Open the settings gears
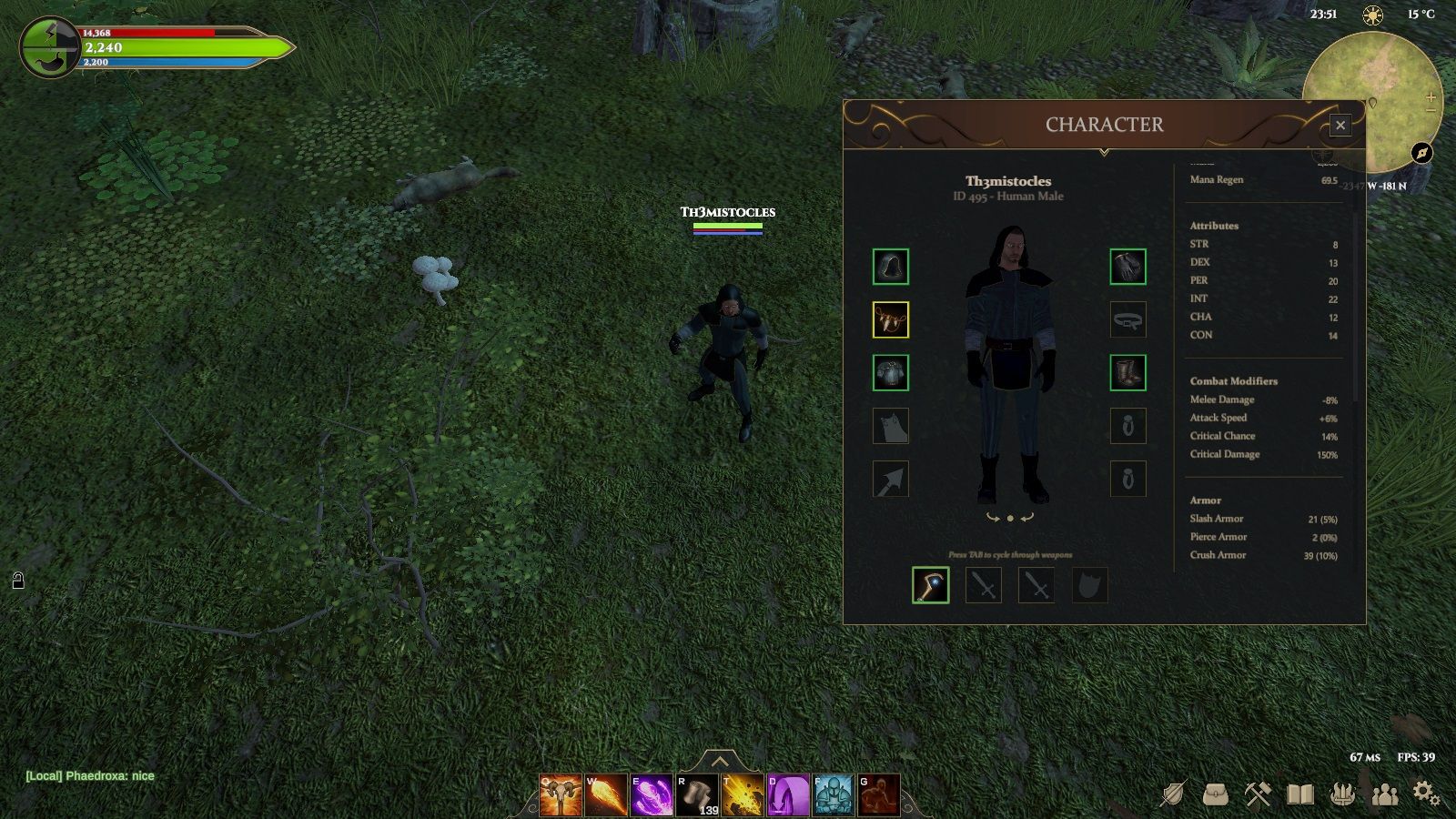Viewport: 1456px width, 819px height. pos(1426,794)
